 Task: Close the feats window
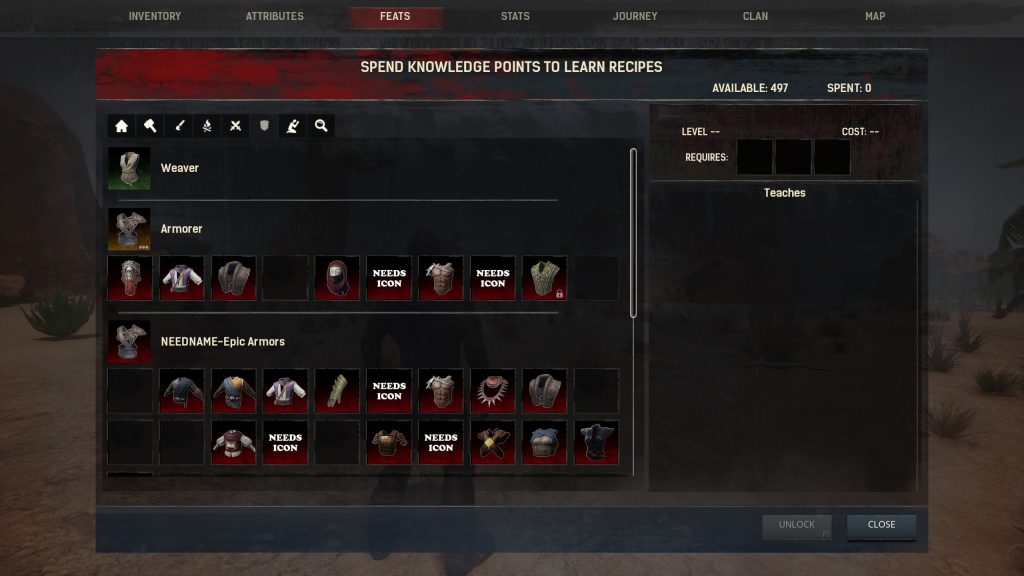pos(881,525)
